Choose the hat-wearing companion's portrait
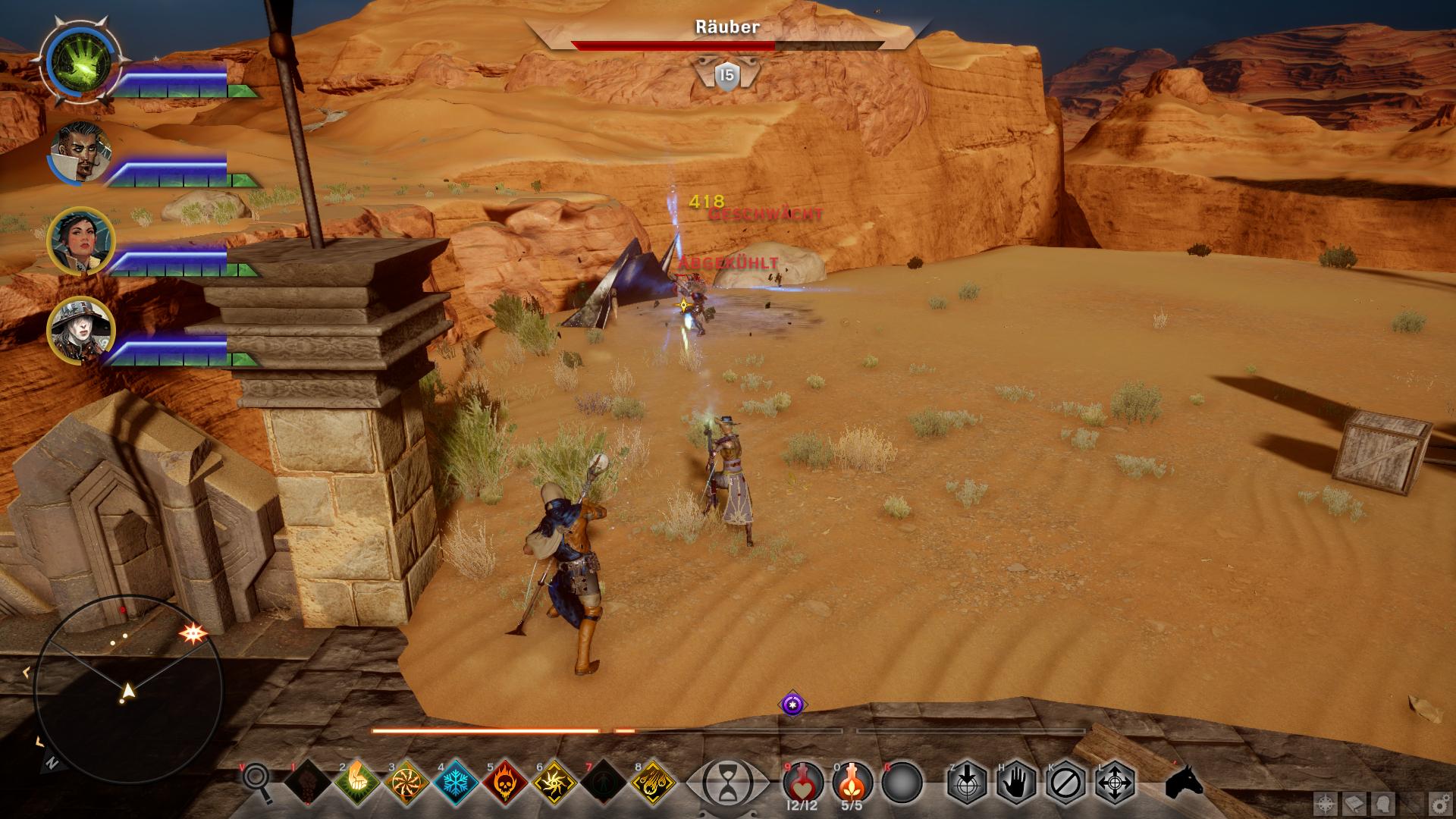Viewport: 1456px width, 819px height. (80, 330)
